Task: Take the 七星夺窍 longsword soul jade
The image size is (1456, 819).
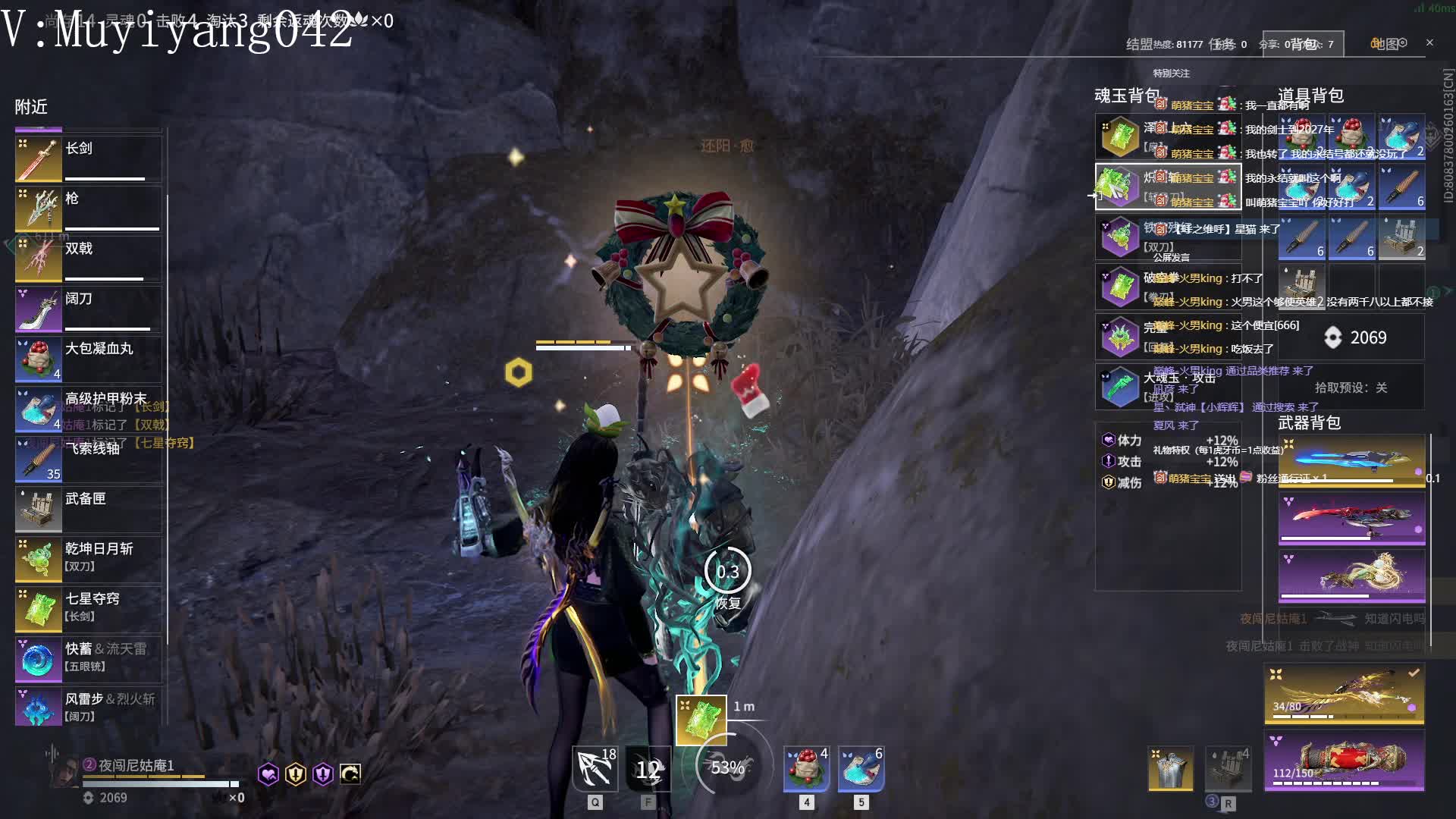Action: click(88, 609)
